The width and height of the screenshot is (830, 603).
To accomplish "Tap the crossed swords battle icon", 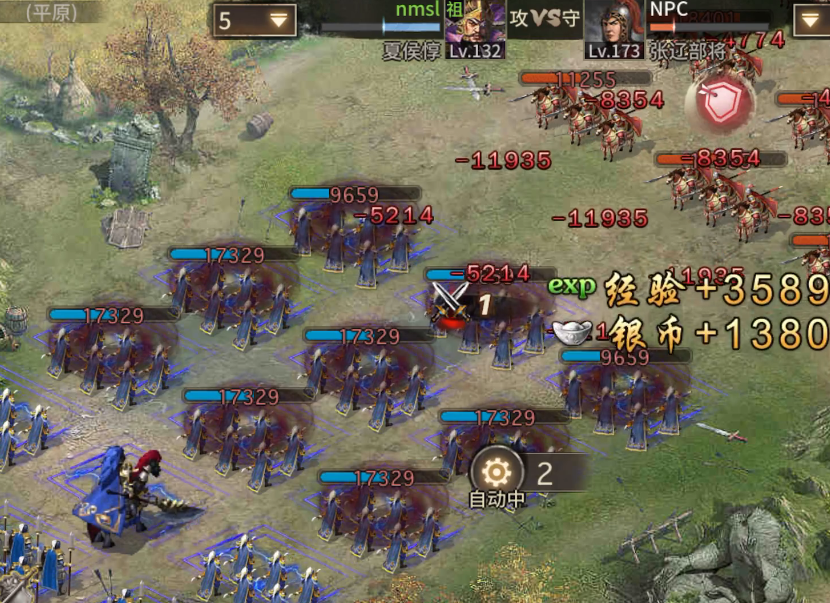I will [451, 302].
